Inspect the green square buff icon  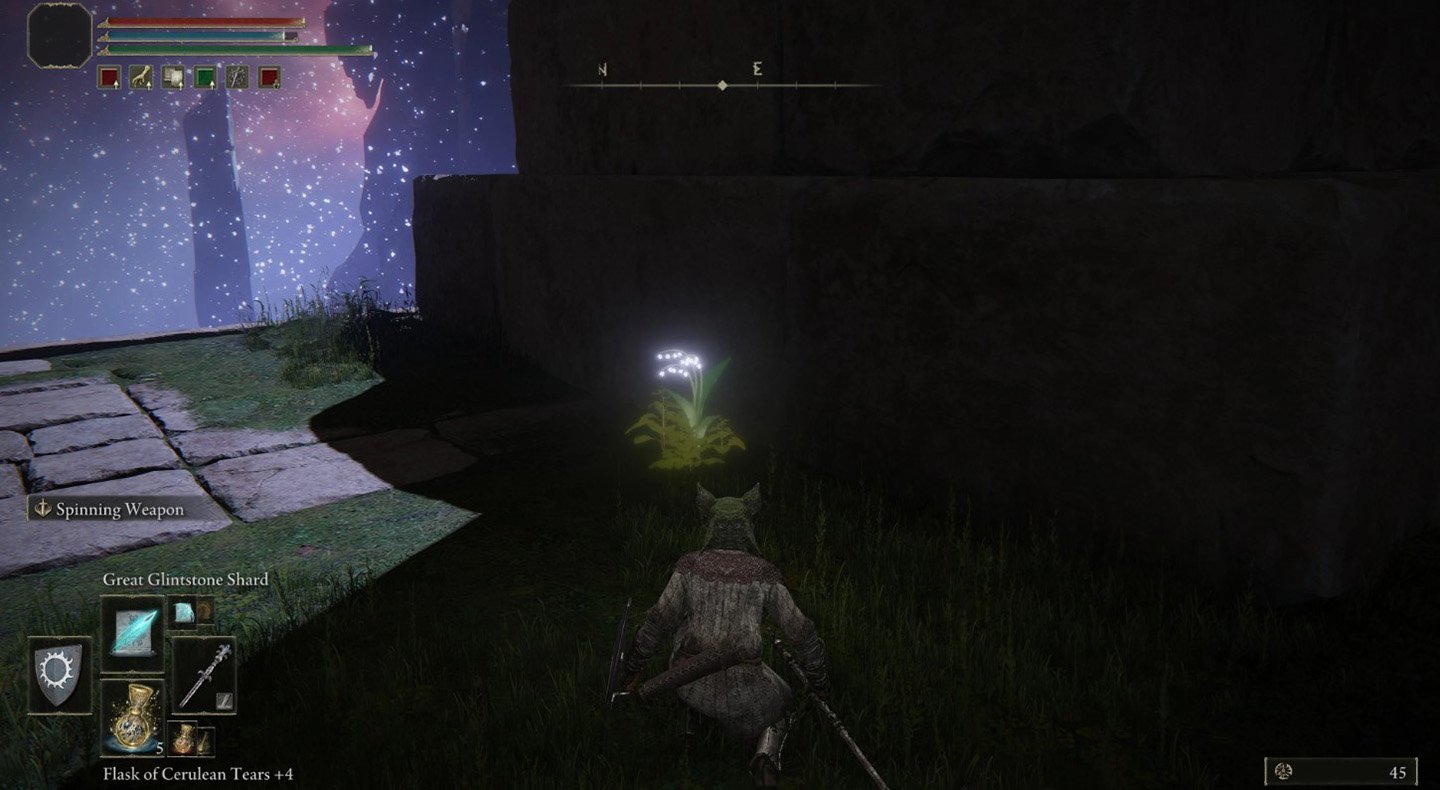pyautogui.click(x=205, y=77)
